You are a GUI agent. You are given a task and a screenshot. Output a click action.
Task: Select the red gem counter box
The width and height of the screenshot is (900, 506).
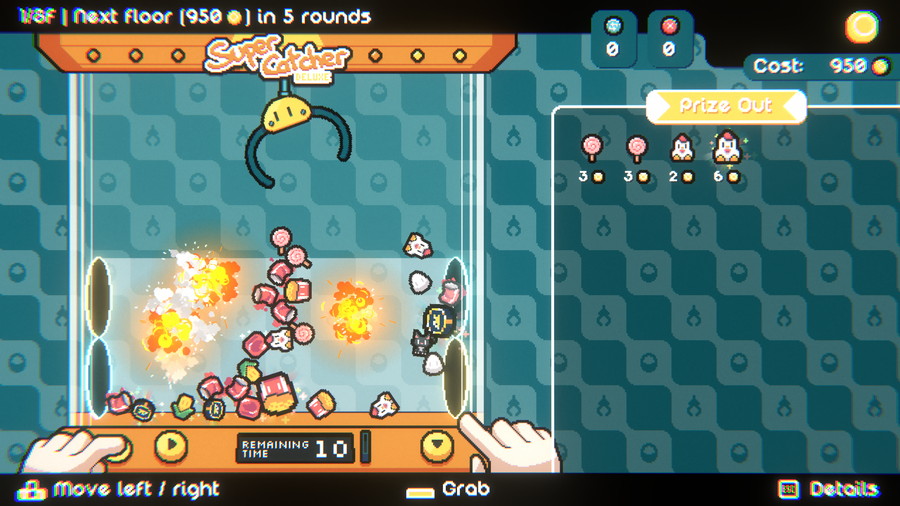pyautogui.click(x=668, y=39)
